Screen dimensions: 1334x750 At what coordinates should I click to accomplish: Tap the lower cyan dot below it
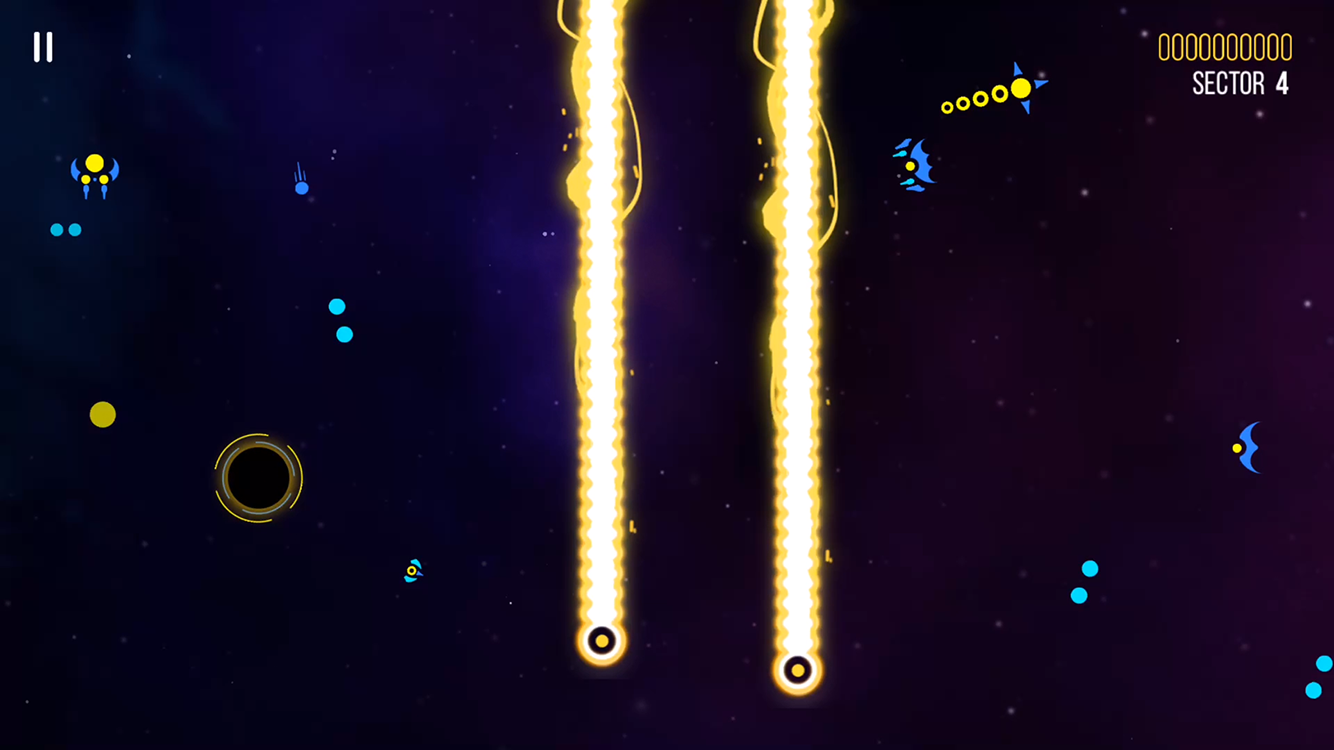coord(345,333)
